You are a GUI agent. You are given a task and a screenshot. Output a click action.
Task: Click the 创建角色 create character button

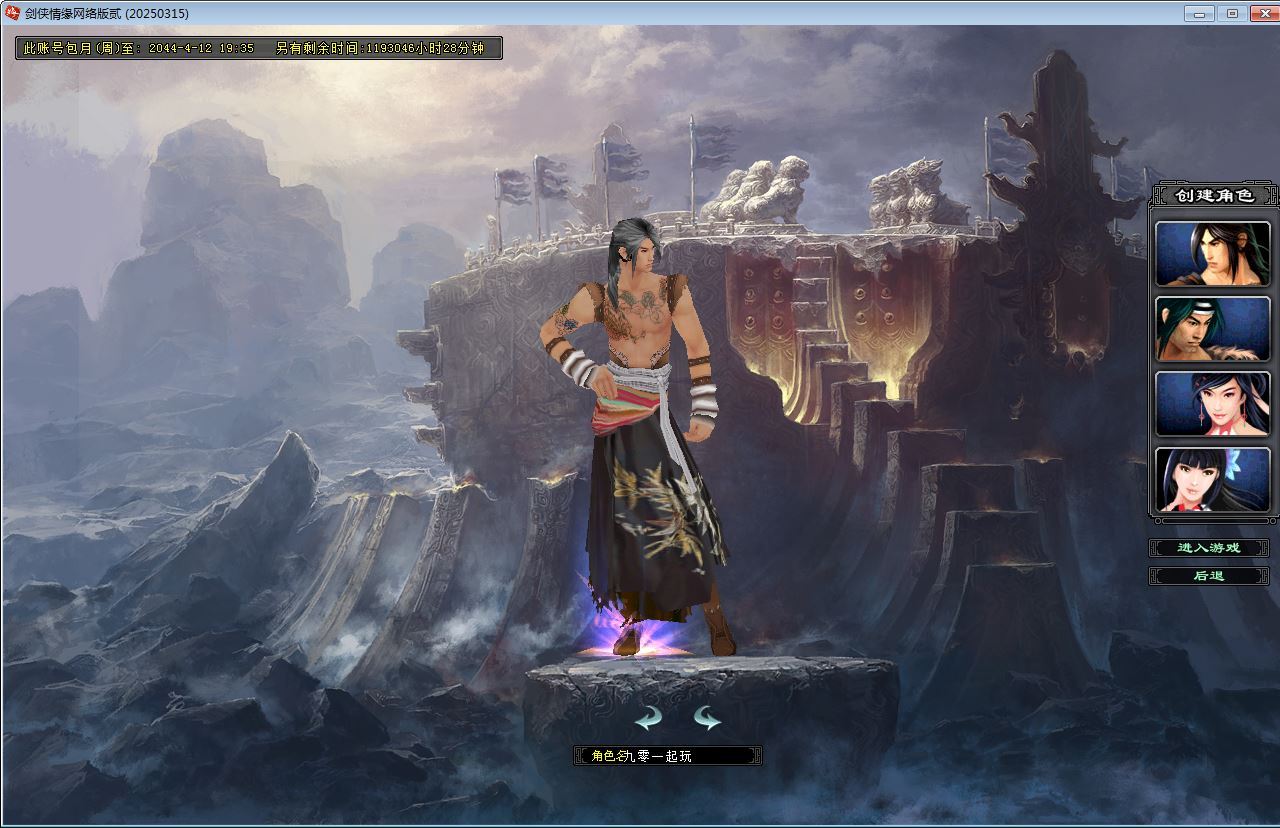[x=1213, y=195]
